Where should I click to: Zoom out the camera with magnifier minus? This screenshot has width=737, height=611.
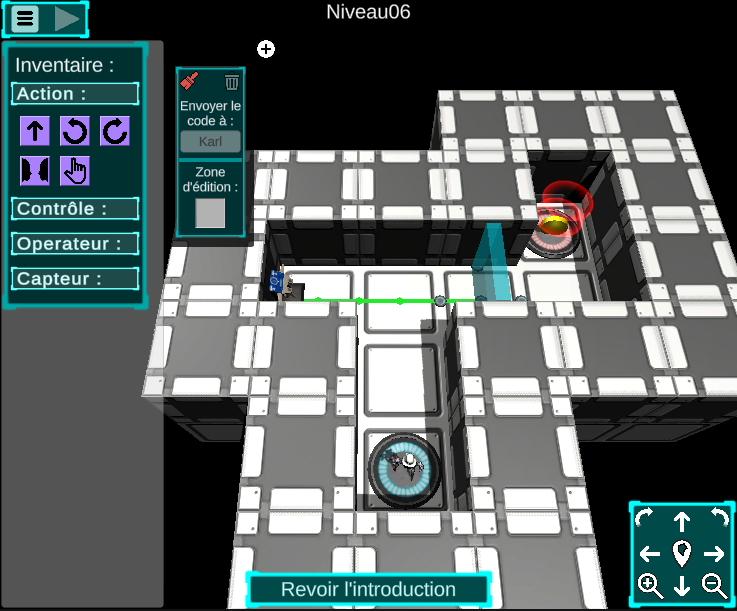tap(714, 585)
